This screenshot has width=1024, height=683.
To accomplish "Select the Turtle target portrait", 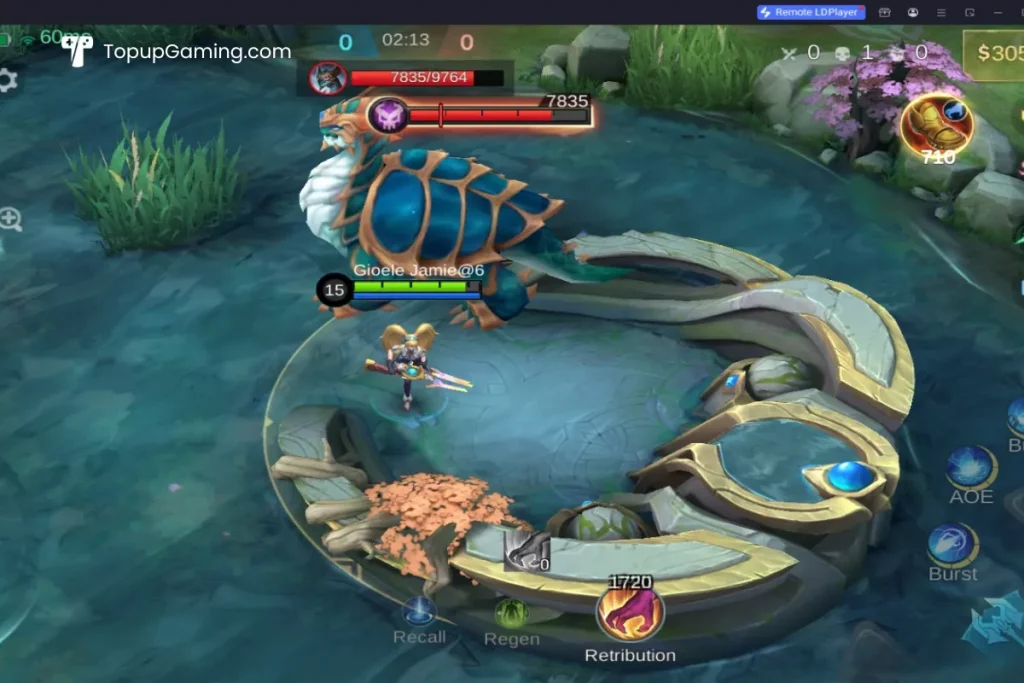I will tap(328, 78).
